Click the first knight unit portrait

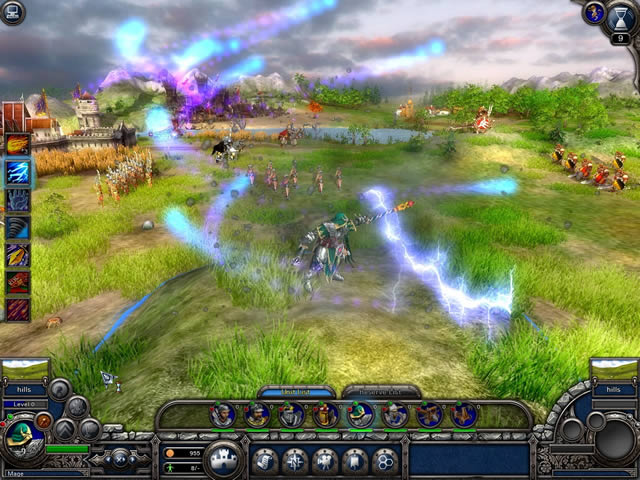[x=223, y=414]
